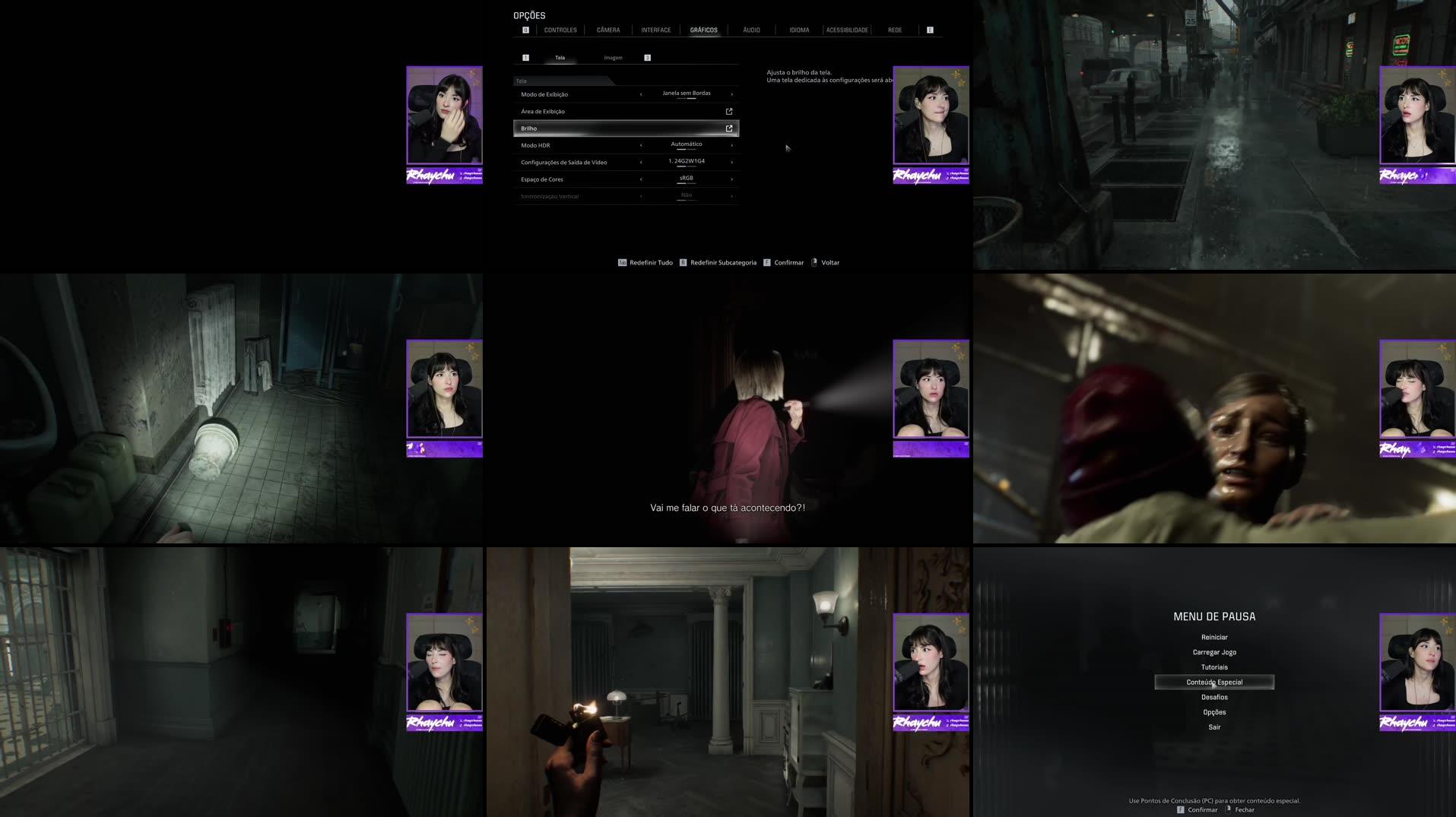Click right arrow on Modo HDR
The width and height of the screenshot is (1456, 817).
[x=731, y=144]
